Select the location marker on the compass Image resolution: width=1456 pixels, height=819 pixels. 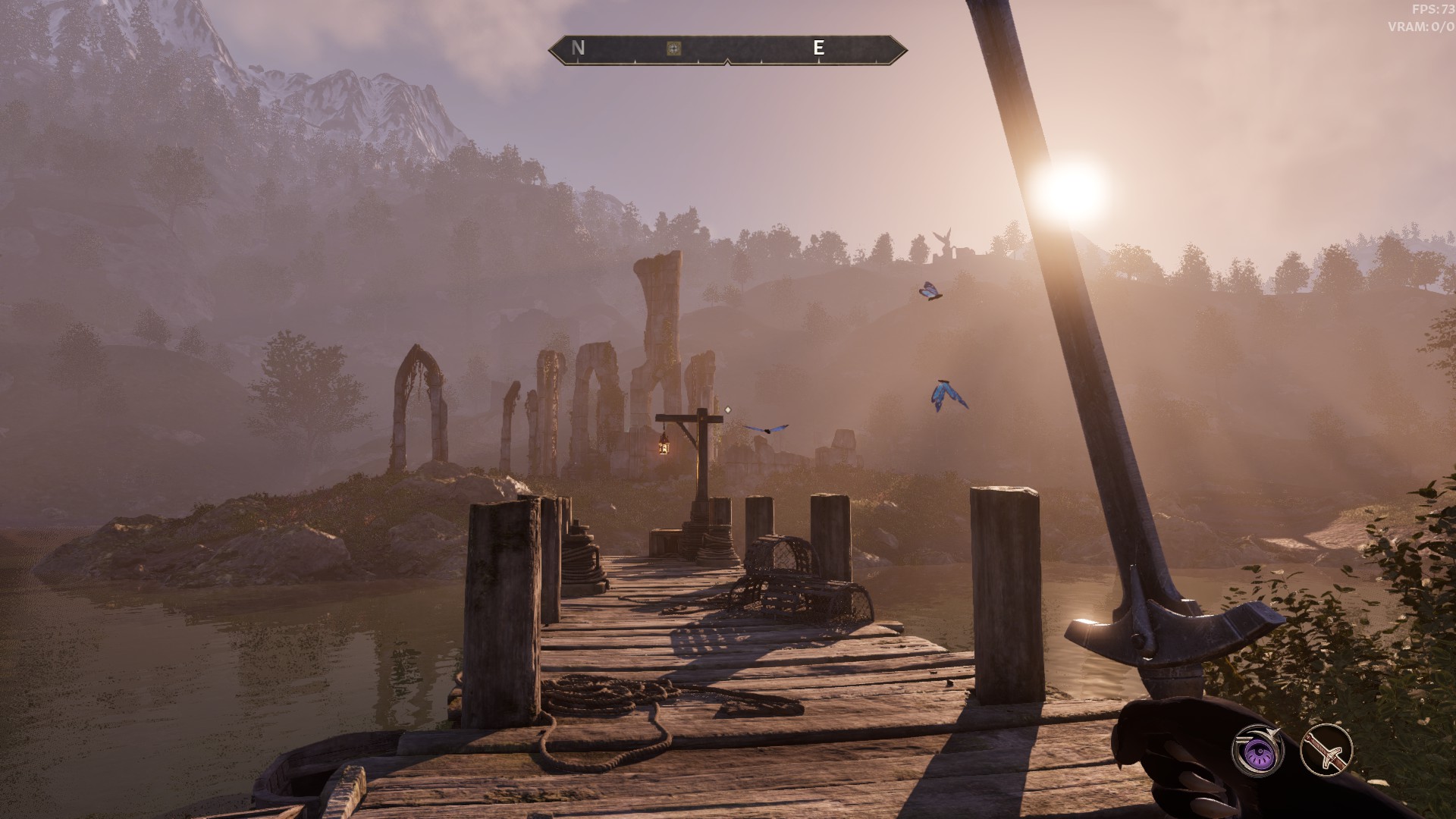tap(673, 49)
